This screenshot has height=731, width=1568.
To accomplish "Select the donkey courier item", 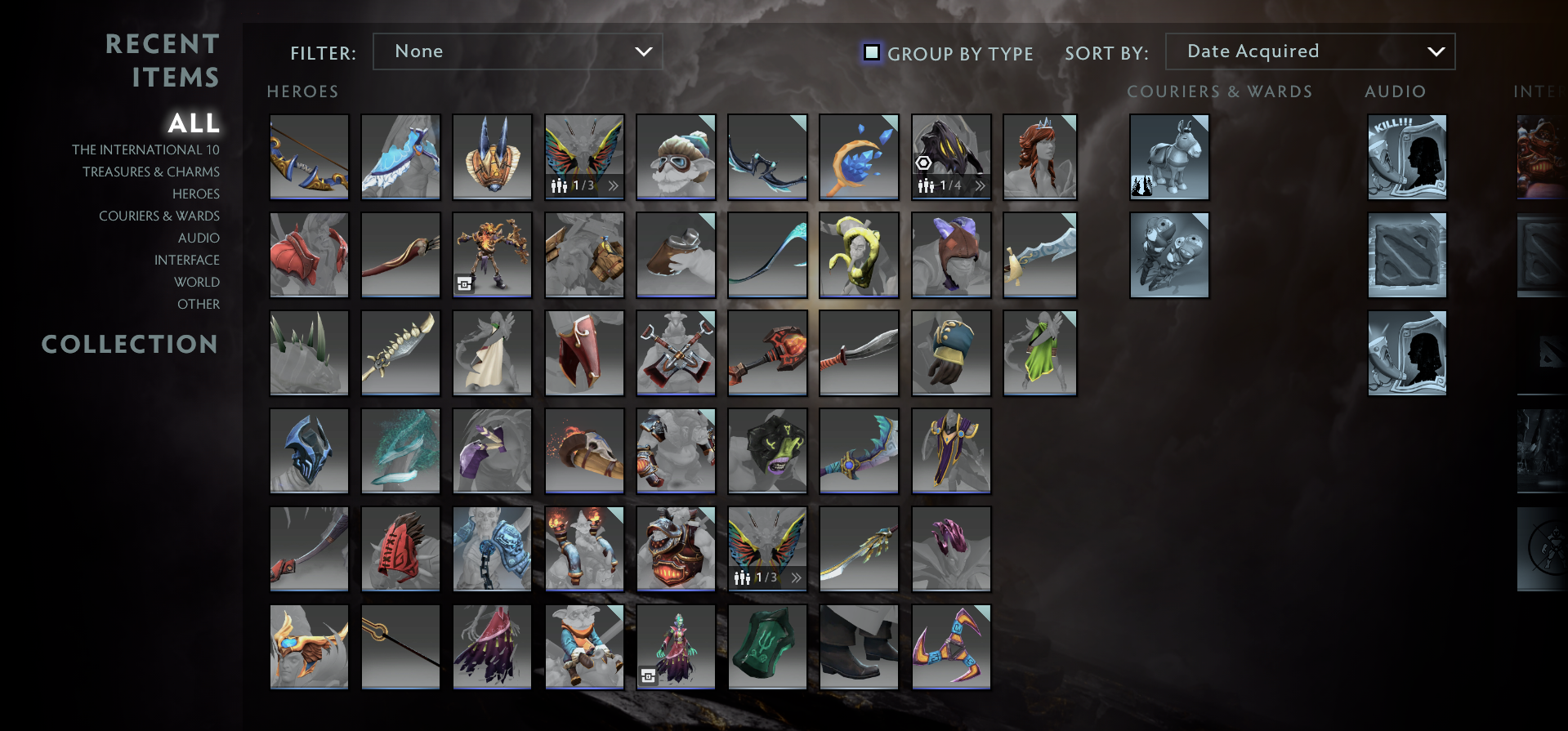I will (1168, 157).
